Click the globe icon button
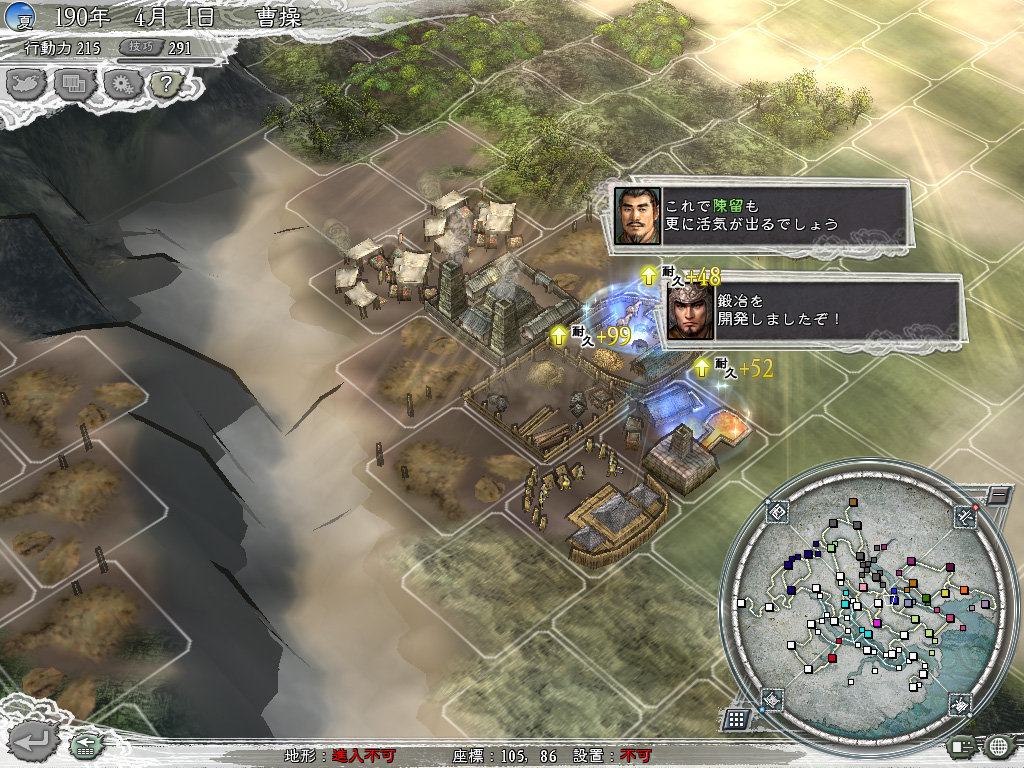Image resolution: width=1024 pixels, height=768 pixels. [x=997, y=745]
